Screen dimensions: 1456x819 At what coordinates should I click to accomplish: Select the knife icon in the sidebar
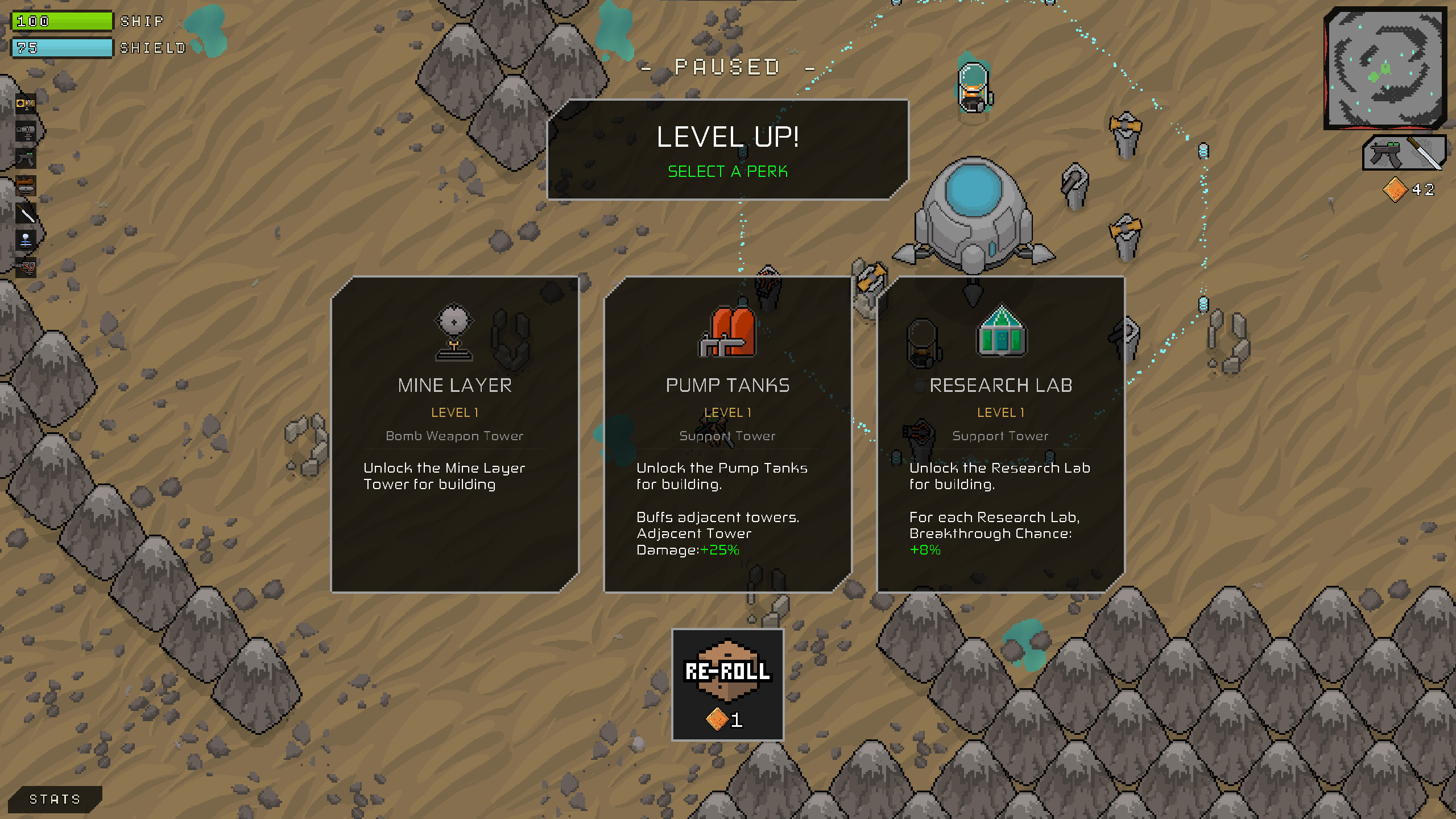coord(26,212)
